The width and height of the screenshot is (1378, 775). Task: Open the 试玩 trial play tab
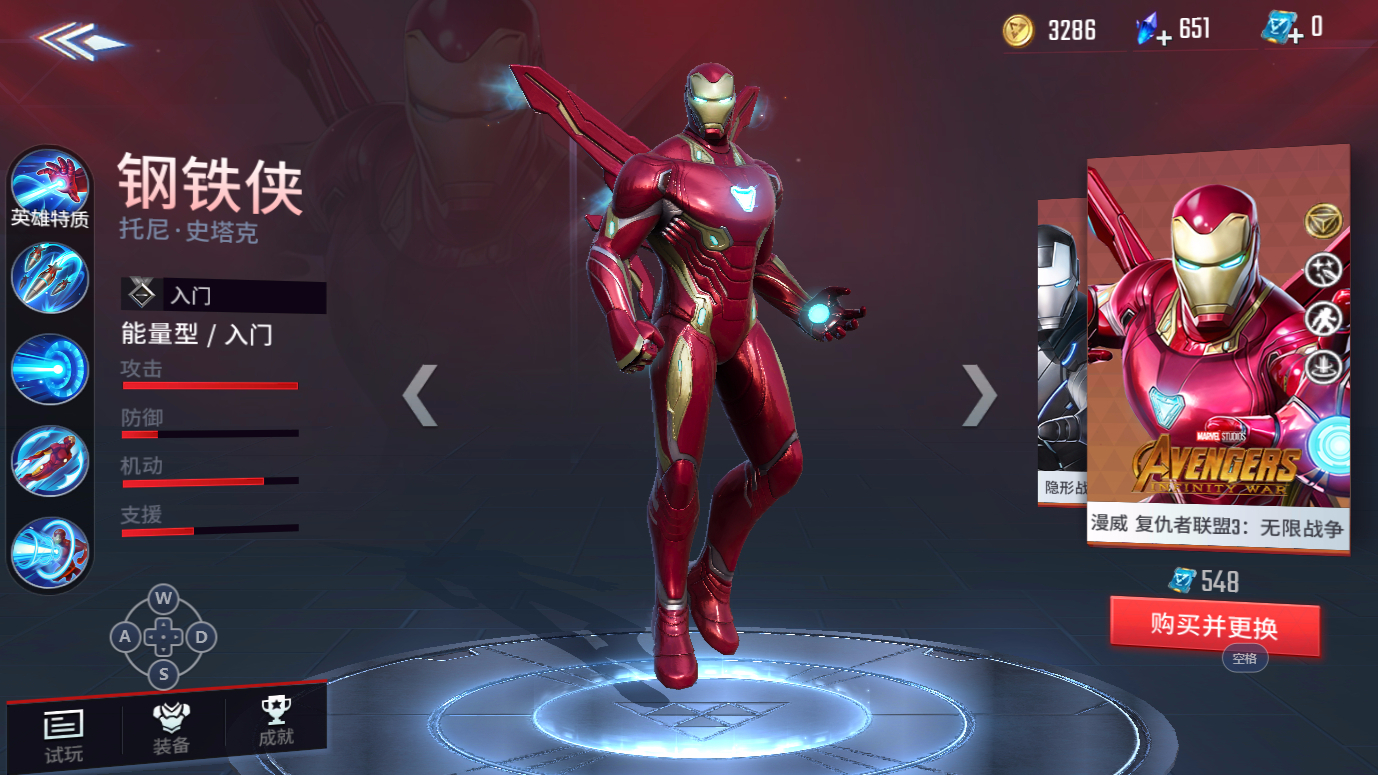pos(64,735)
